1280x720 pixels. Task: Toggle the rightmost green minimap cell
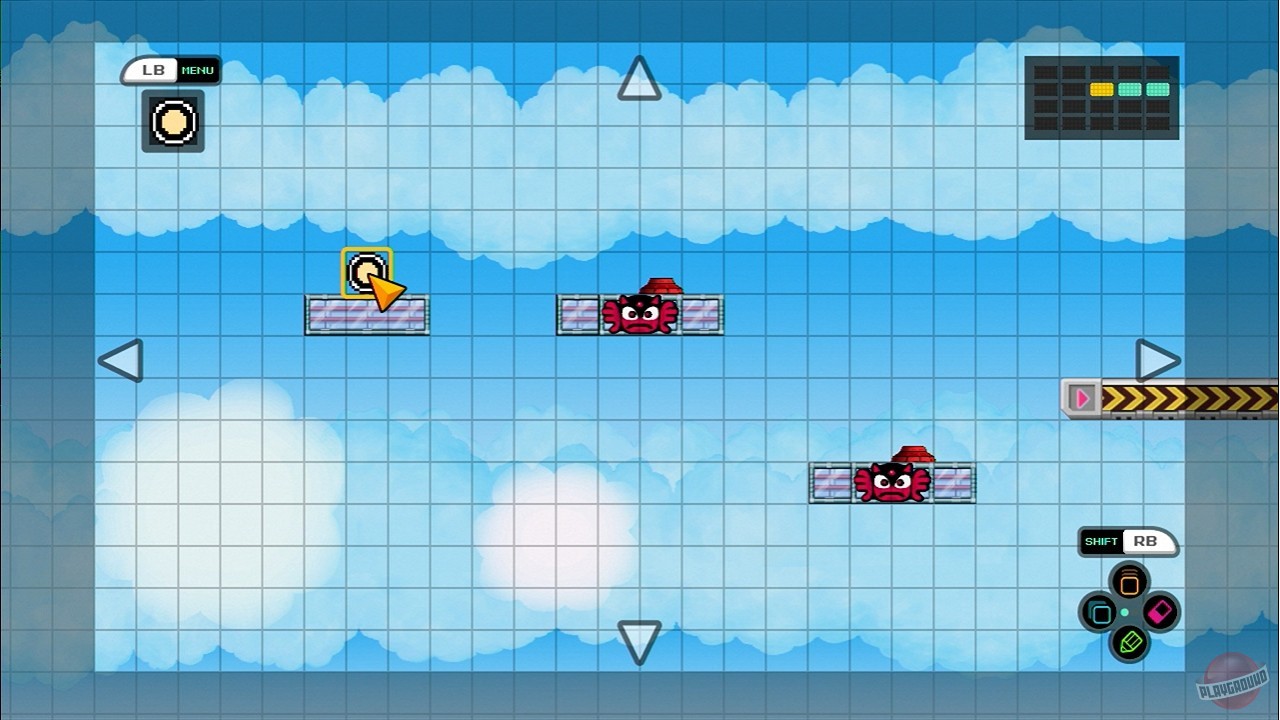[x=1158, y=89]
